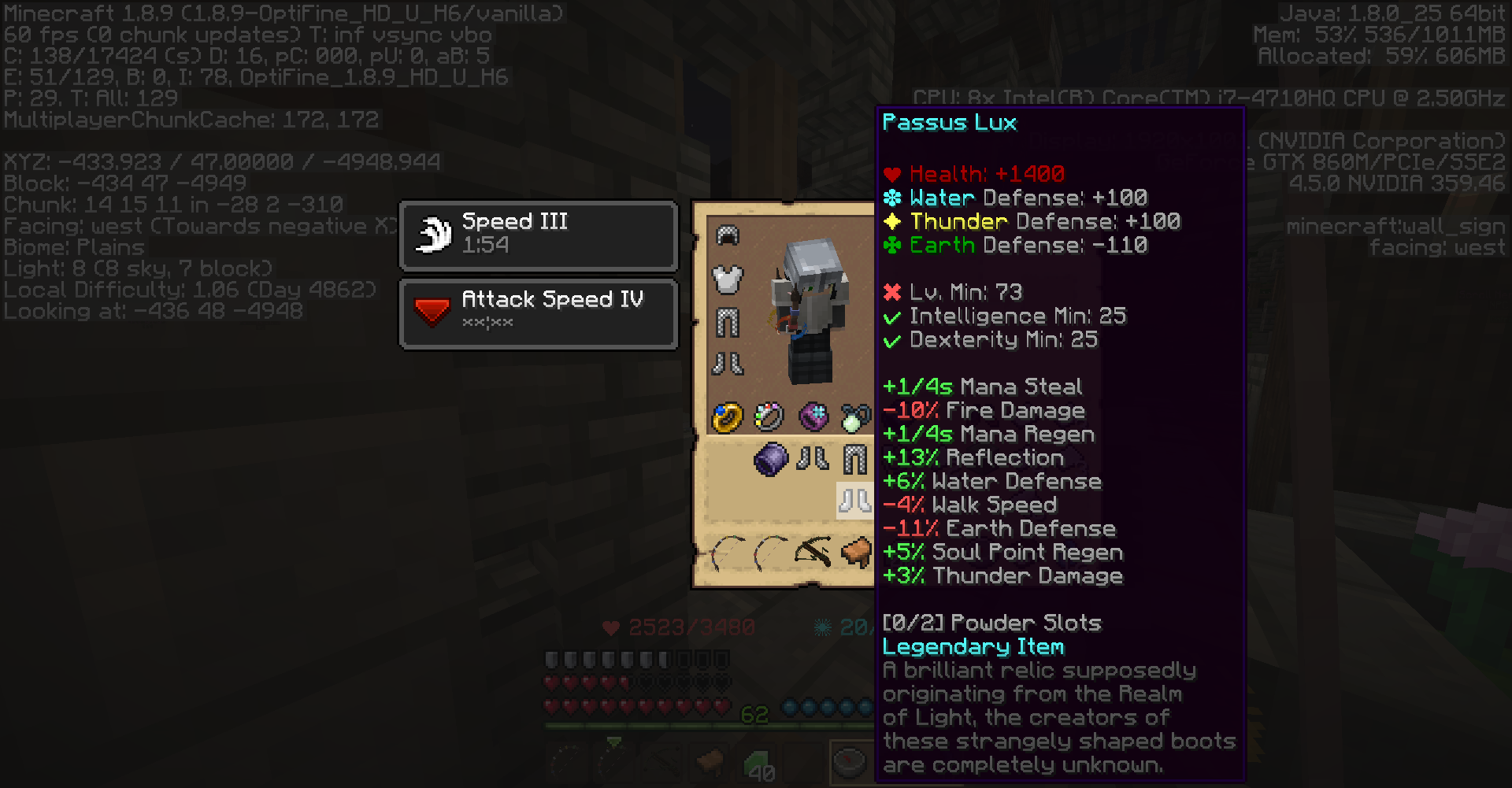Click the leather item beside the crossbow
The width and height of the screenshot is (1512, 788).
point(855,553)
